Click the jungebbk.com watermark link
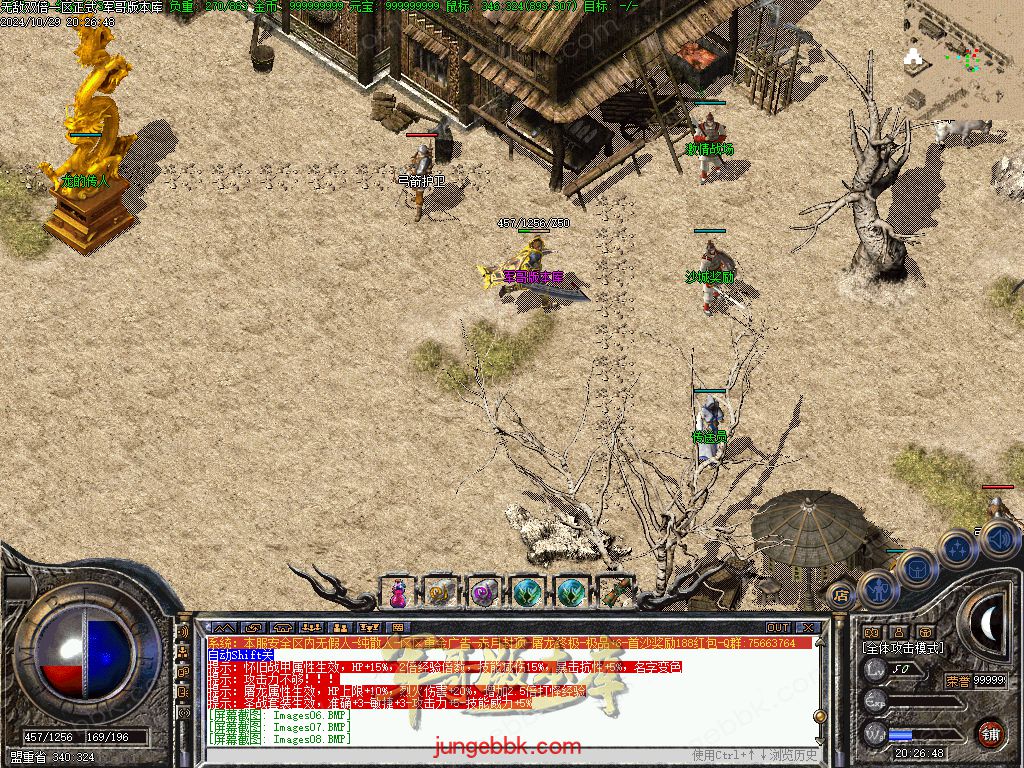 tap(507, 747)
